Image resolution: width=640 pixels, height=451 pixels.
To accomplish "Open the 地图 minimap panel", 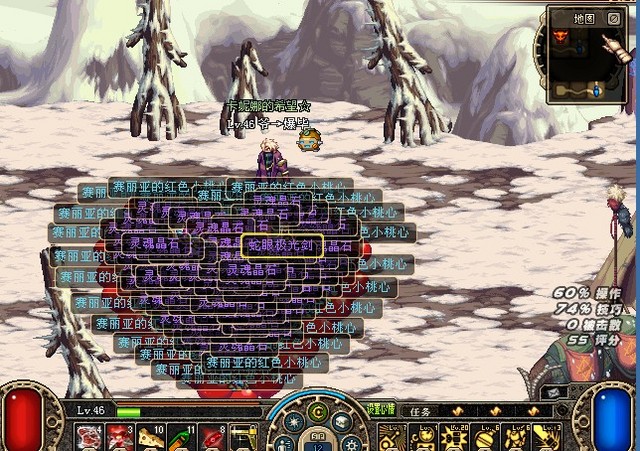I will (585, 18).
